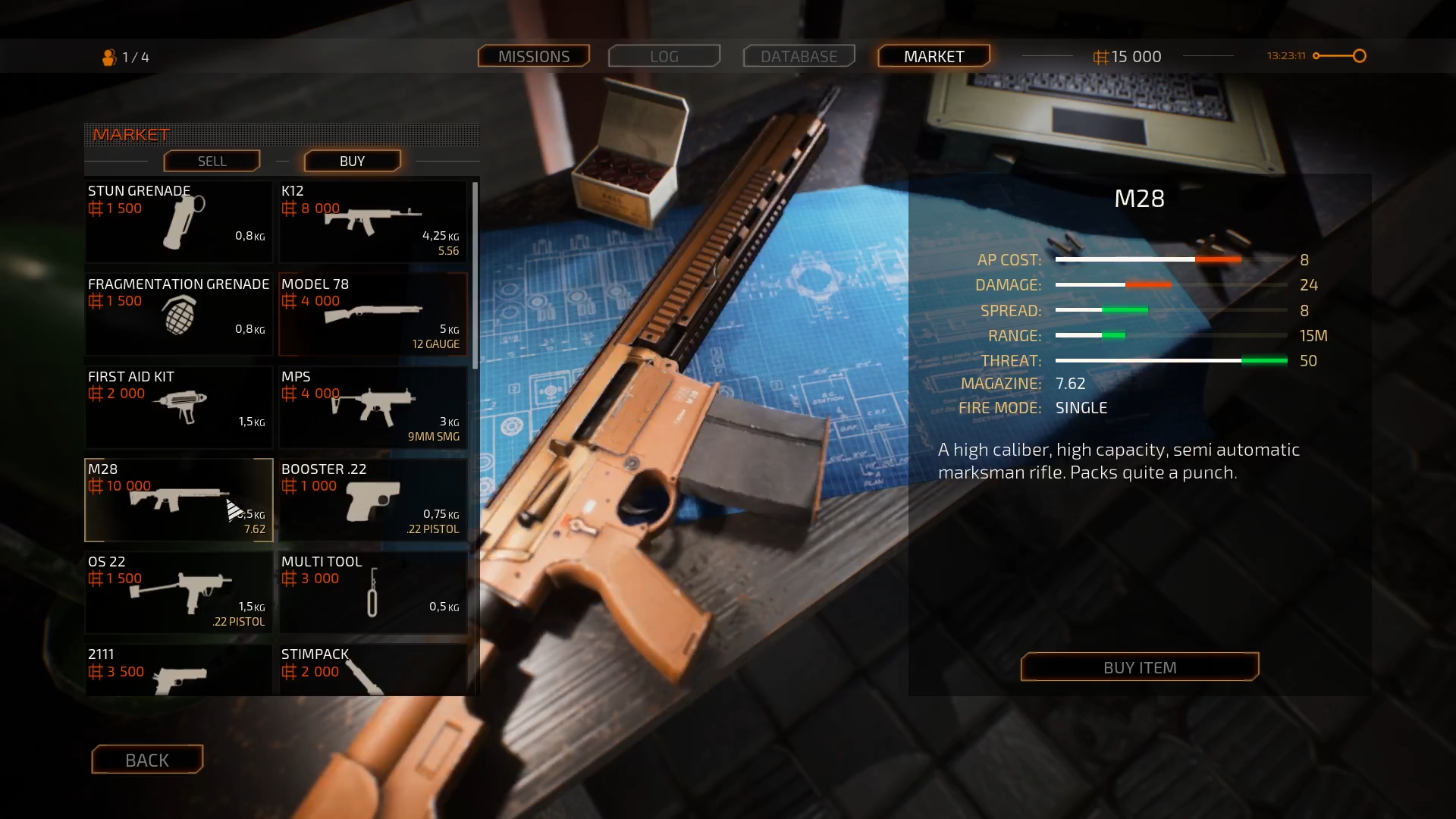
Task: Click the BACK button
Action: (x=146, y=760)
